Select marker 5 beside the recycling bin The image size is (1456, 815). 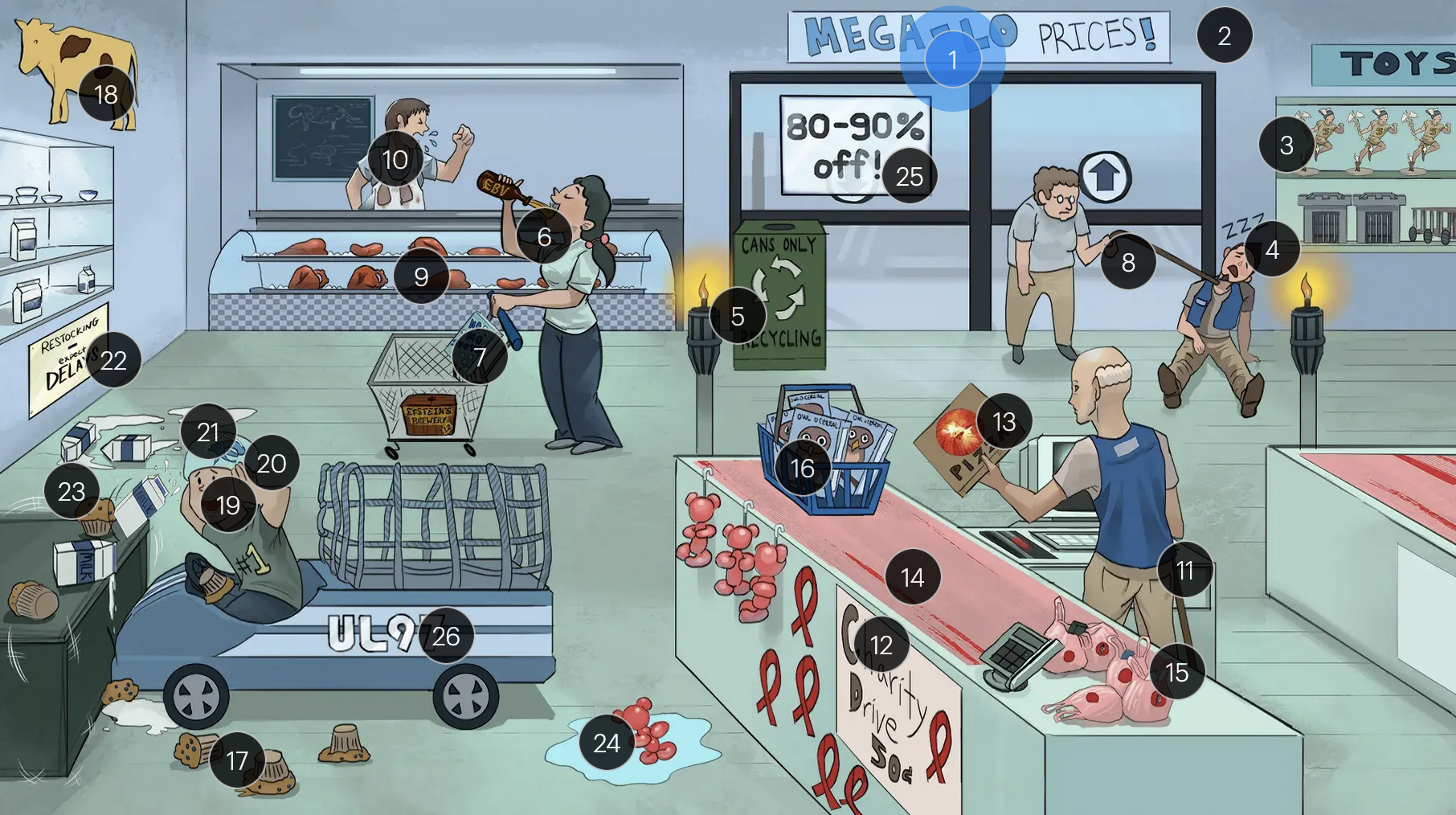737,317
